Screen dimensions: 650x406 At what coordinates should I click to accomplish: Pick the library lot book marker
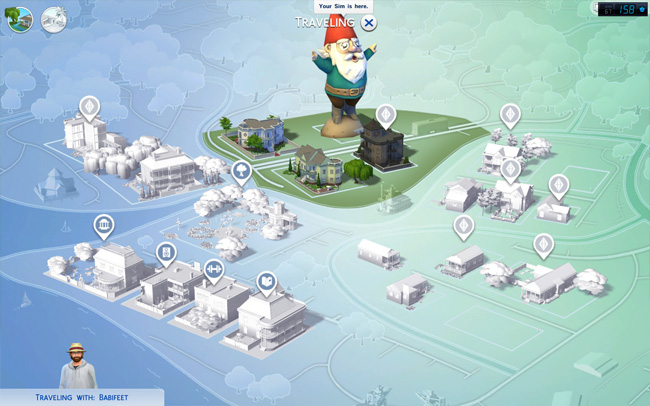pos(266,283)
